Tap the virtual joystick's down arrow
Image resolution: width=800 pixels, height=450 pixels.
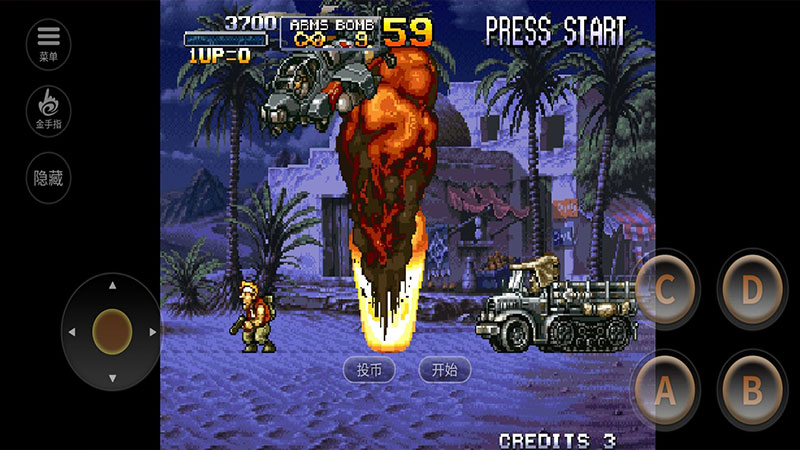click(112, 377)
